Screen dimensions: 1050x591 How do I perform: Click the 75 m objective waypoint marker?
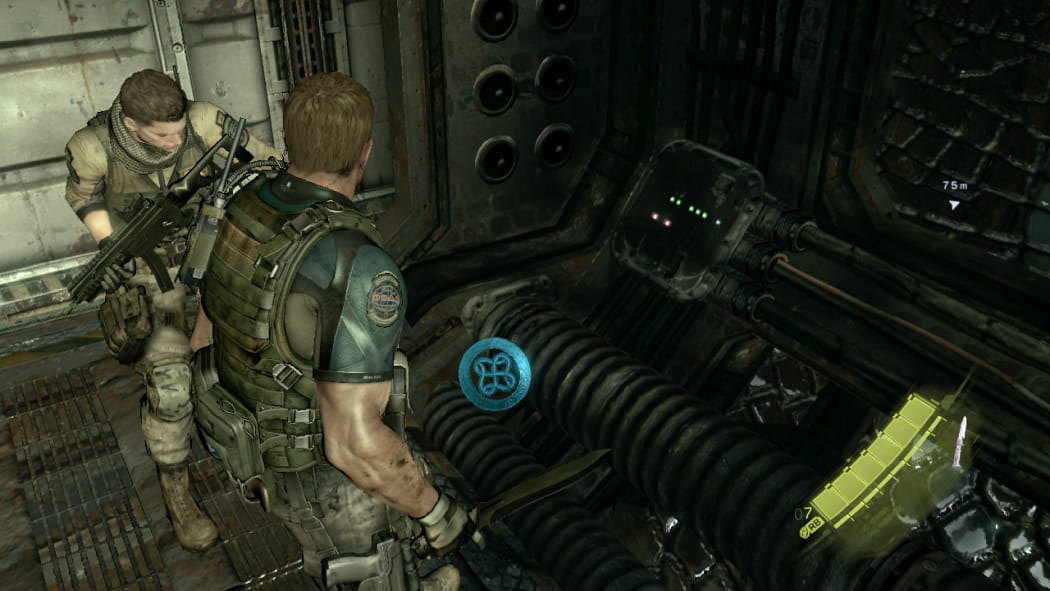(954, 204)
